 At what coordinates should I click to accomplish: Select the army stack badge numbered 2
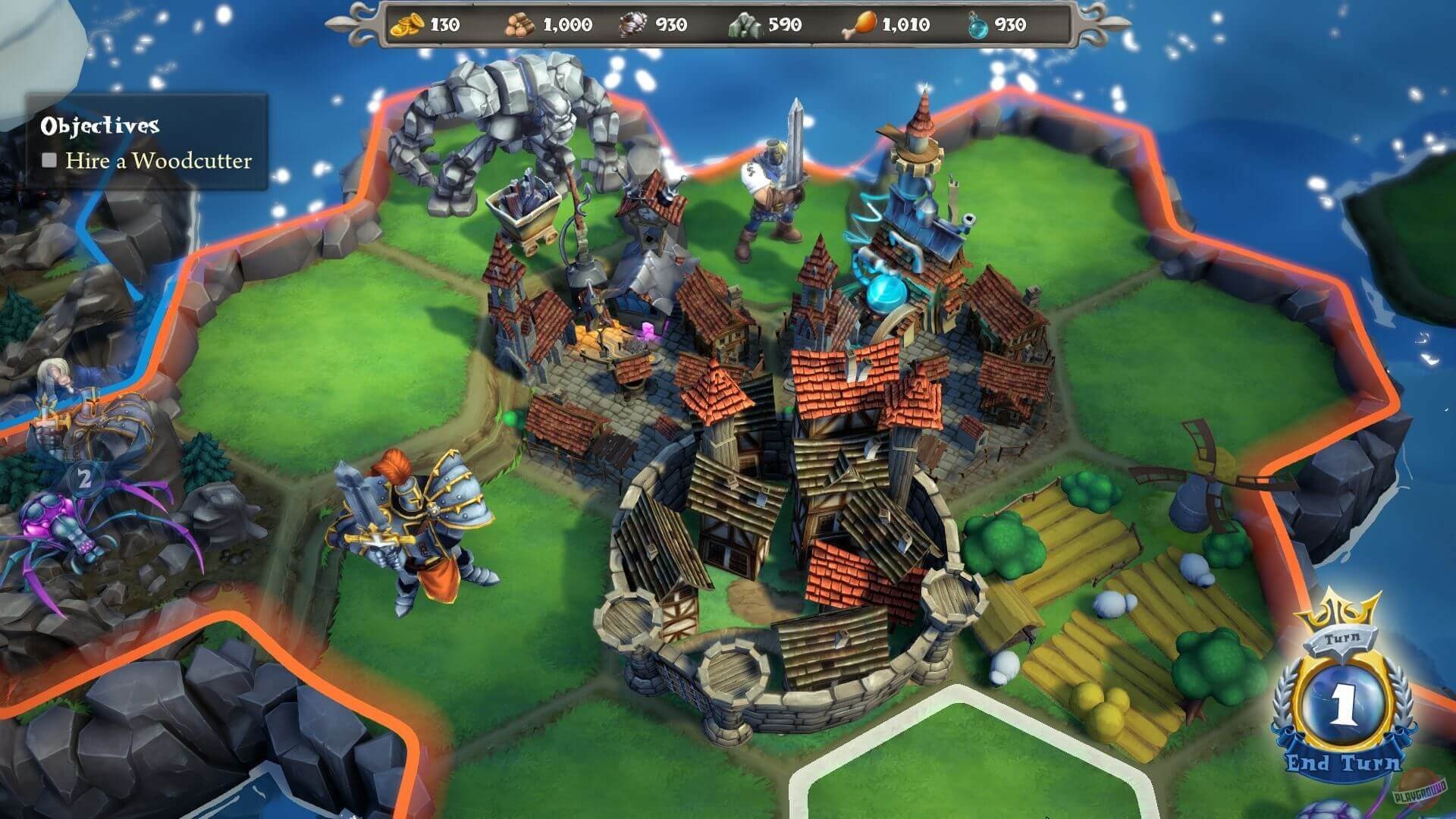(85, 479)
